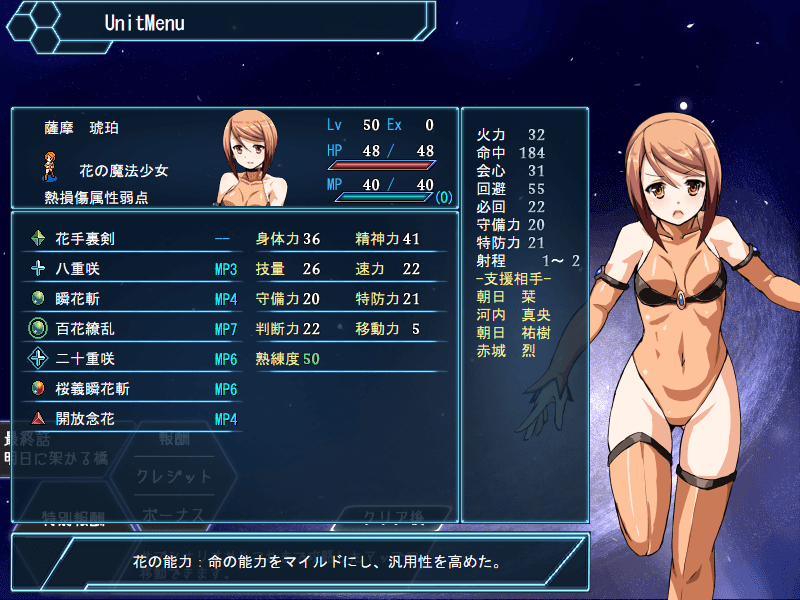Highlight the 百花繚乱 MP7 skill
Image resolution: width=800 pixels, height=600 pixels.
tap(135, 329)
